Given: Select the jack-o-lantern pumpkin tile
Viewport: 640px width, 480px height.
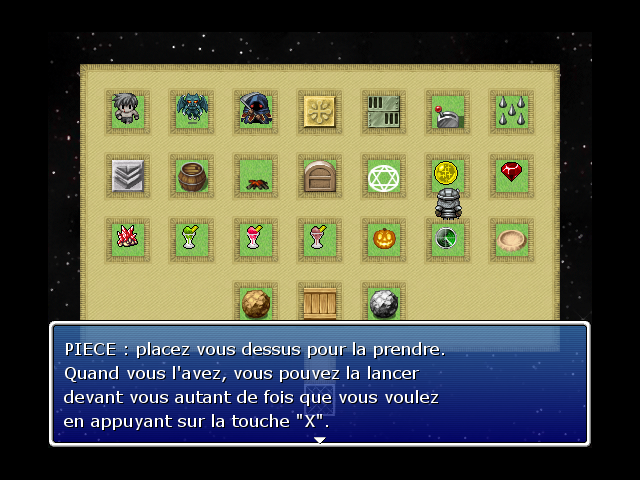Looking at the screenshot, I should coord(383,240).
